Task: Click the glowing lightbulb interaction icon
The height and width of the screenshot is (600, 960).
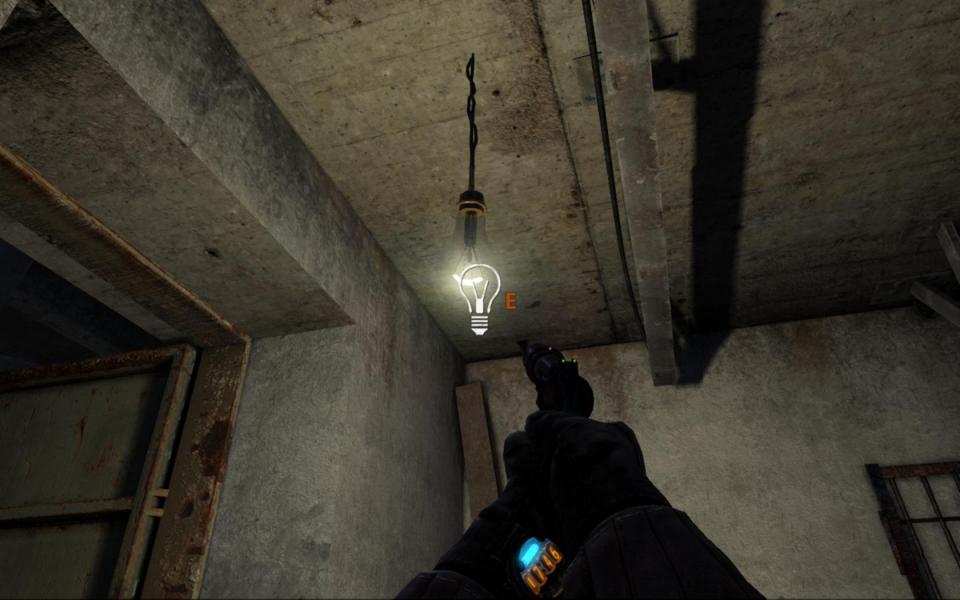Action: 479,298
